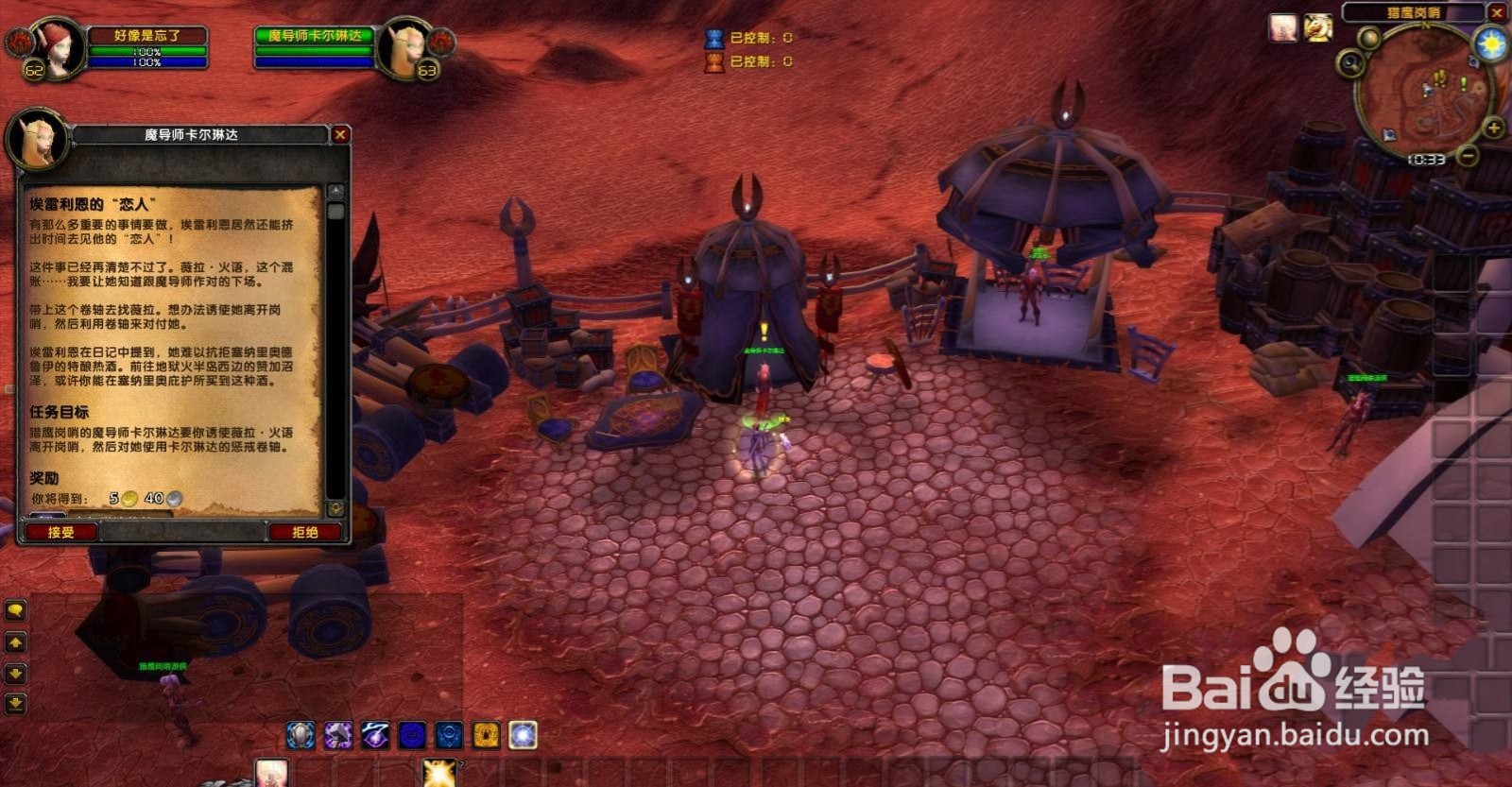Toggle the minimap with its X button
The height and width of the screenshot is (787, 1512).
point(1497,13)
